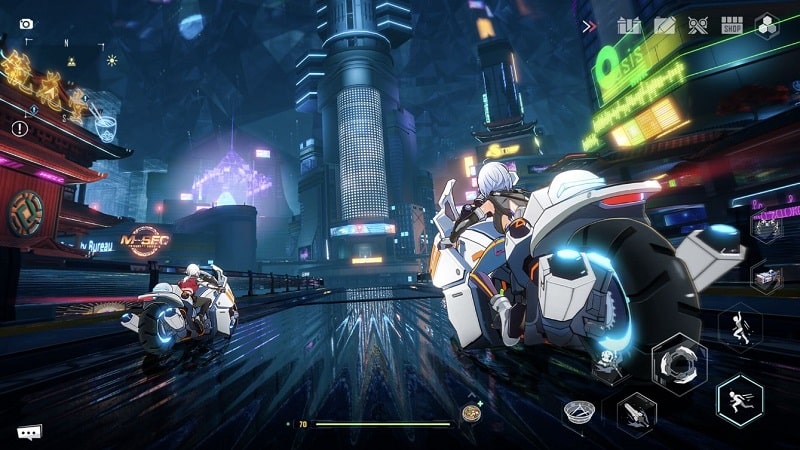Expand the top menu with double-arrow icon

[590, 26]
